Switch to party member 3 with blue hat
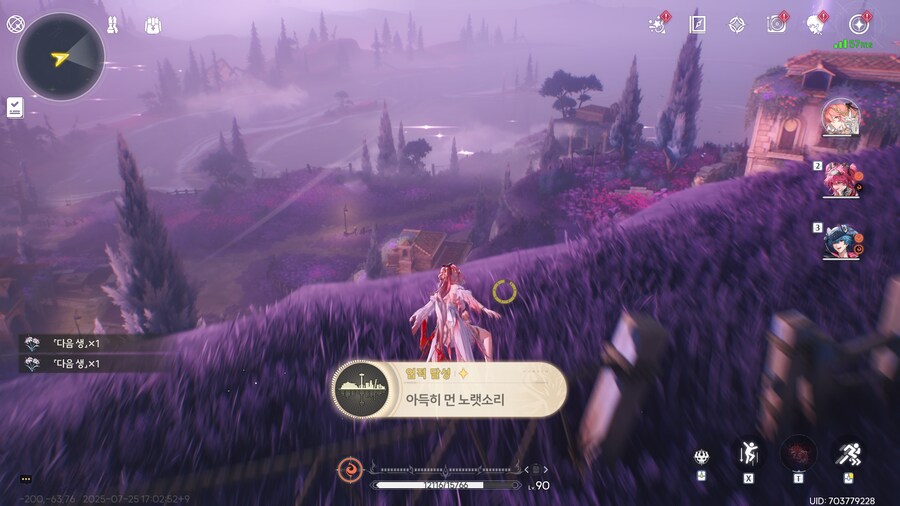The height and width of the screenshot is (506, 900). 841,242
